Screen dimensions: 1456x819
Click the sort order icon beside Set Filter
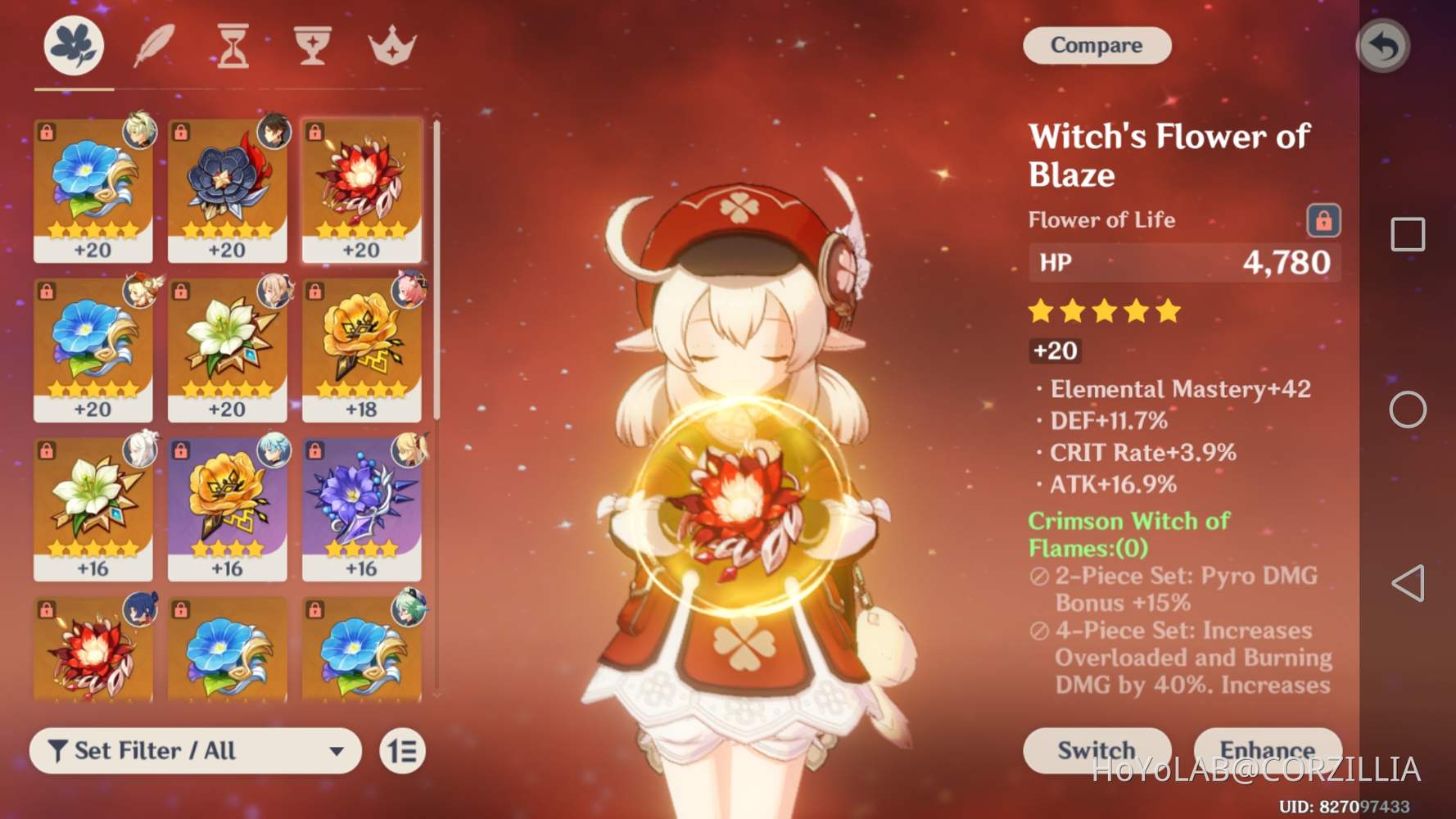(x=401, y=750)
